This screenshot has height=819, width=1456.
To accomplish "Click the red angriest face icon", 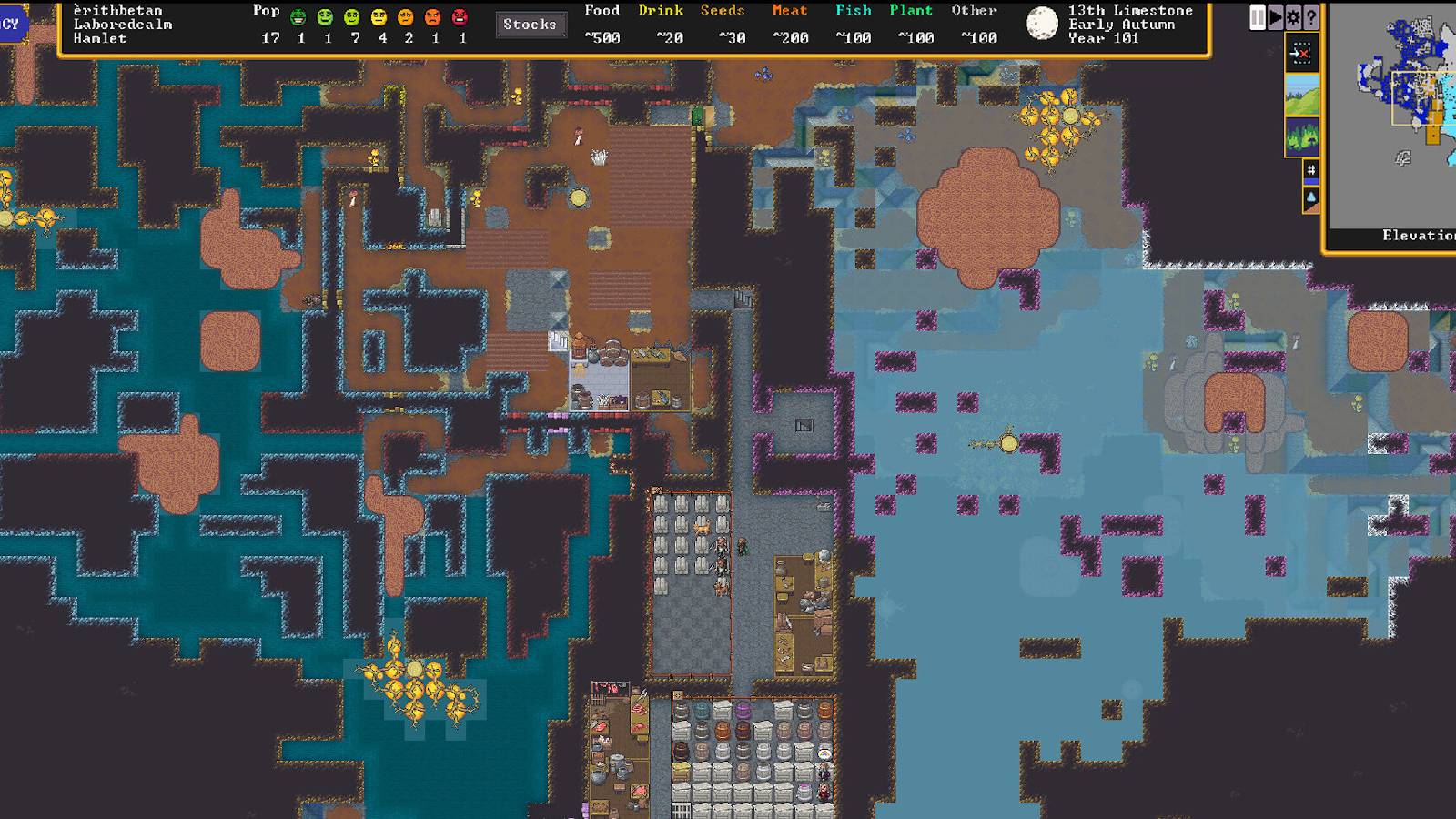I will point(460,15).
